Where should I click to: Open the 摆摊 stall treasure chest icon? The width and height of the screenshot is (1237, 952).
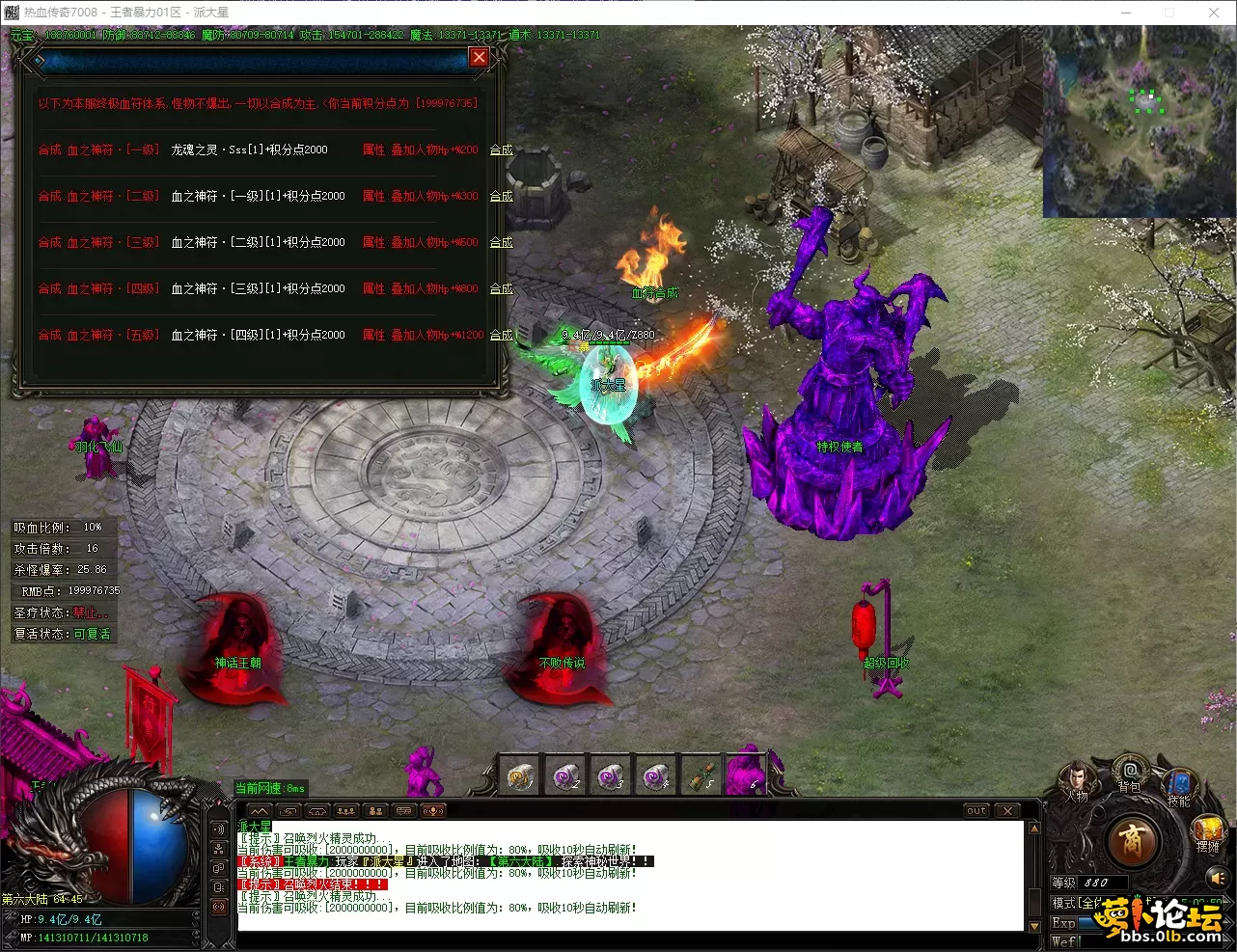[x=1208, y=830]
